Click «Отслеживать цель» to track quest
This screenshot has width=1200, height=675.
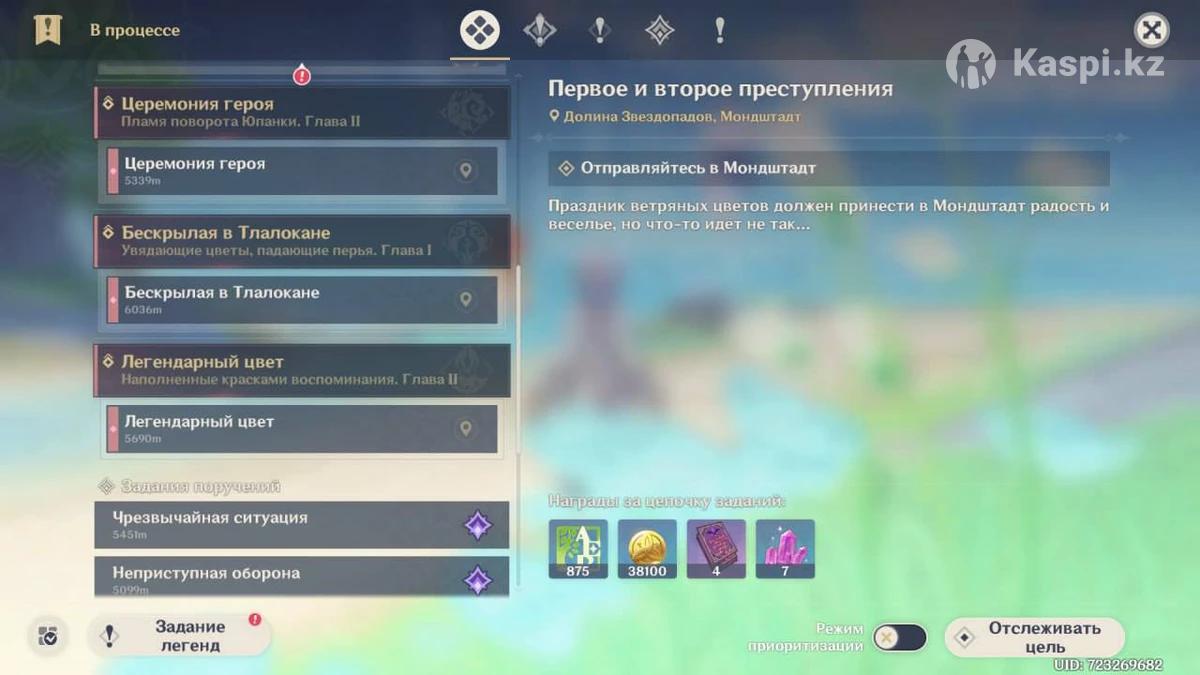[x=1034, y=637]
